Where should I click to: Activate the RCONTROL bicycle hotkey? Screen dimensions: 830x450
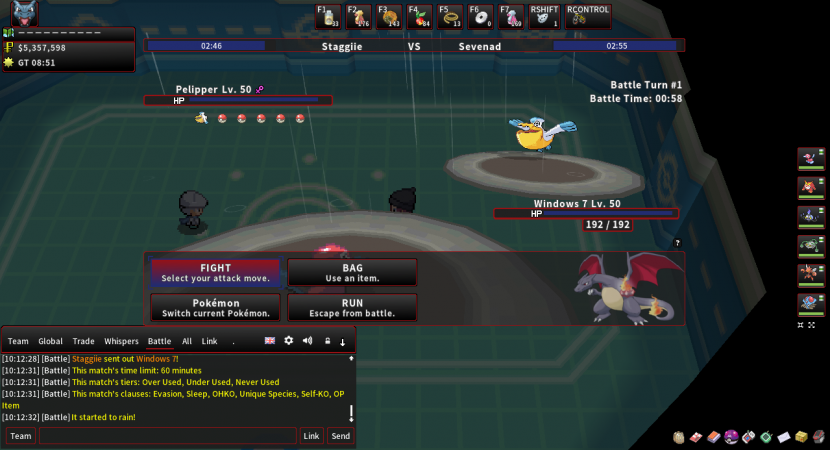[x=580, y=17]
